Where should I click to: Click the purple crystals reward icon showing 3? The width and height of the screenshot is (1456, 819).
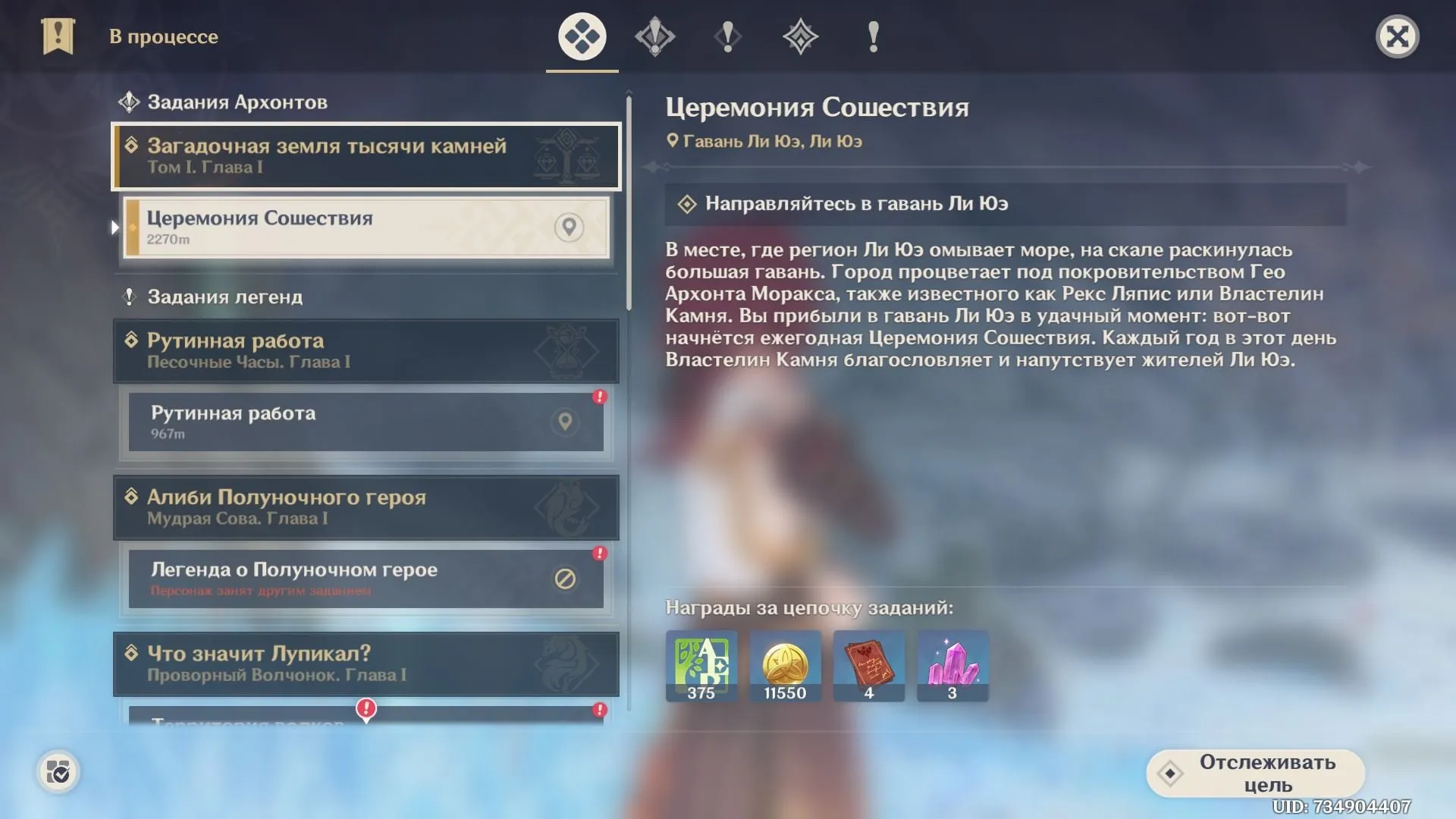(952, 666)
